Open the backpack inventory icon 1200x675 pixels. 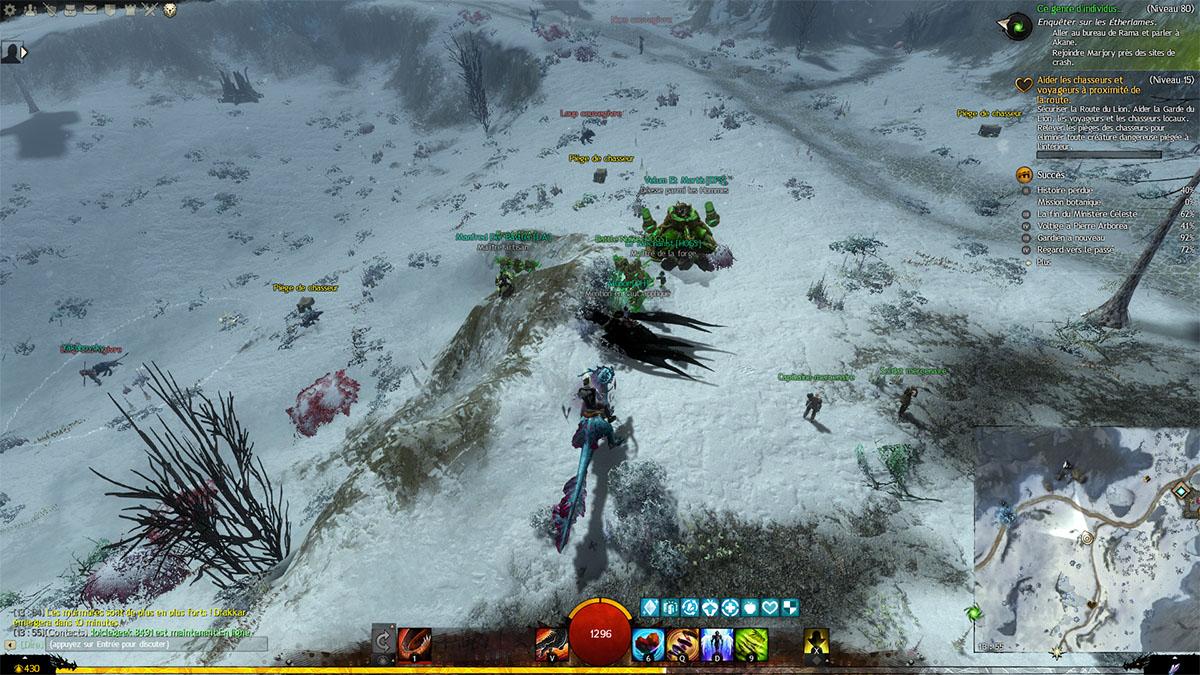[x=69, y=10]
